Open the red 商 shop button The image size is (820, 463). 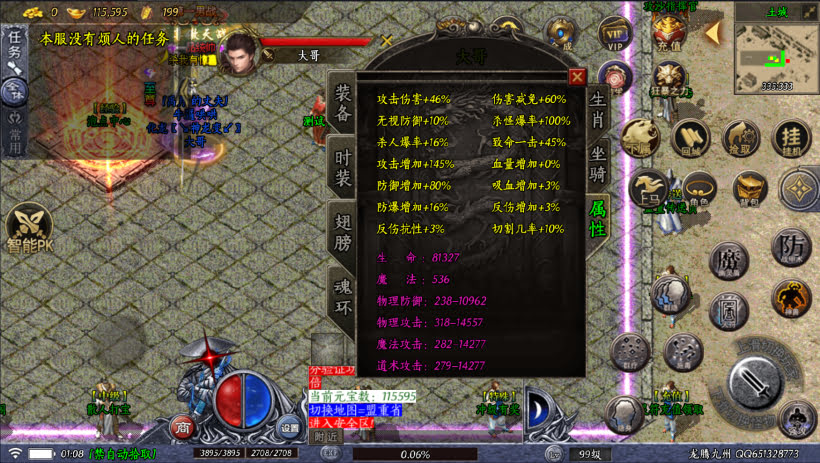[x=183, y=428]
